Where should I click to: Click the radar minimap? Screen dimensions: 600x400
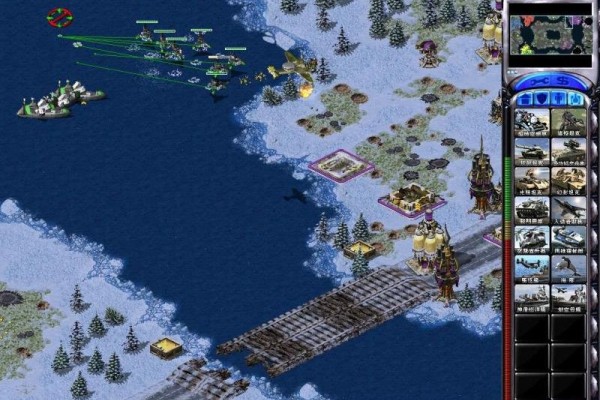[x=550, y=35]
